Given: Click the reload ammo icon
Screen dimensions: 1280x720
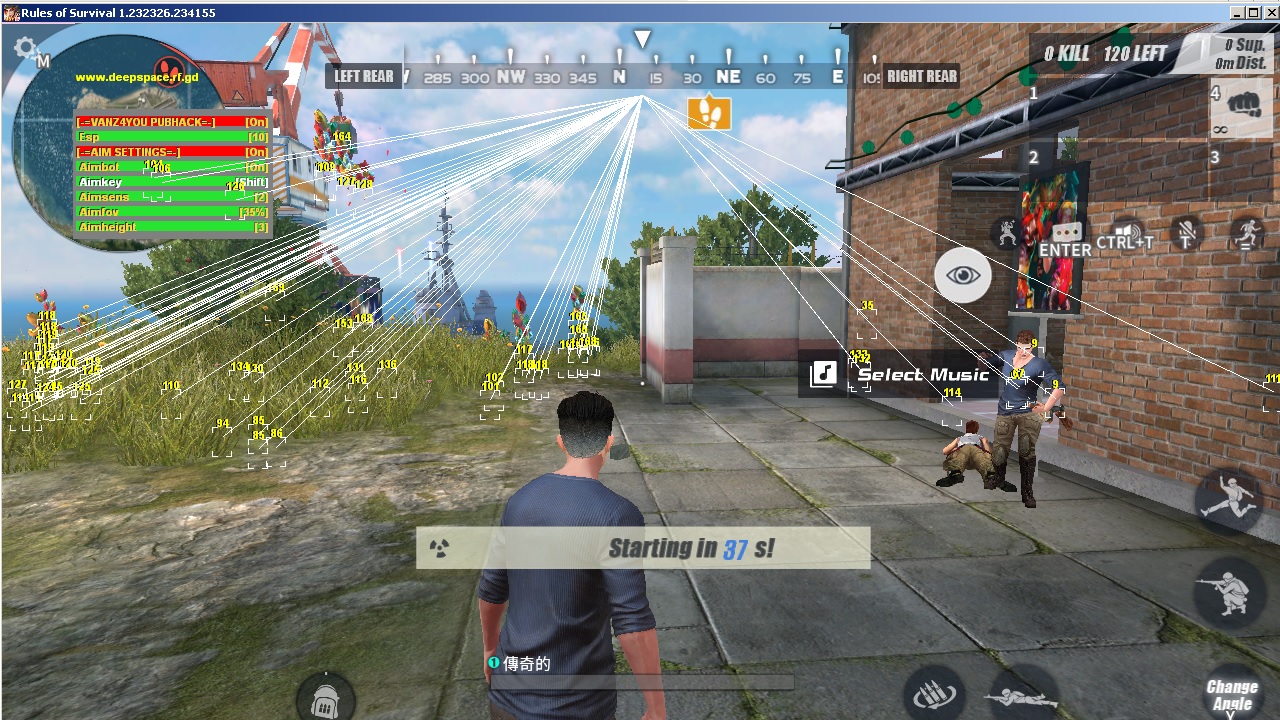Looking at the screenshot, I should (934, 695).
